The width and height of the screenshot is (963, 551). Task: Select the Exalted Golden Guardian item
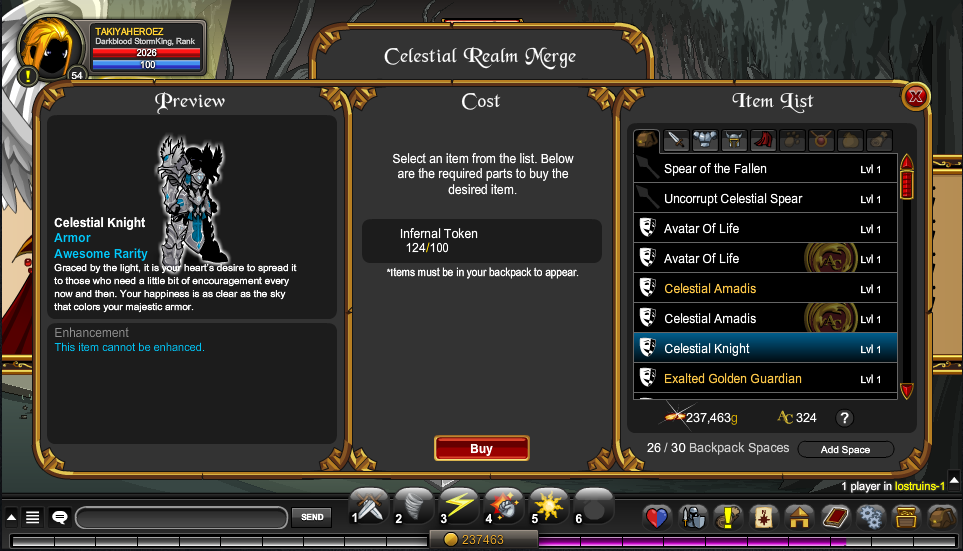point(765,379)
